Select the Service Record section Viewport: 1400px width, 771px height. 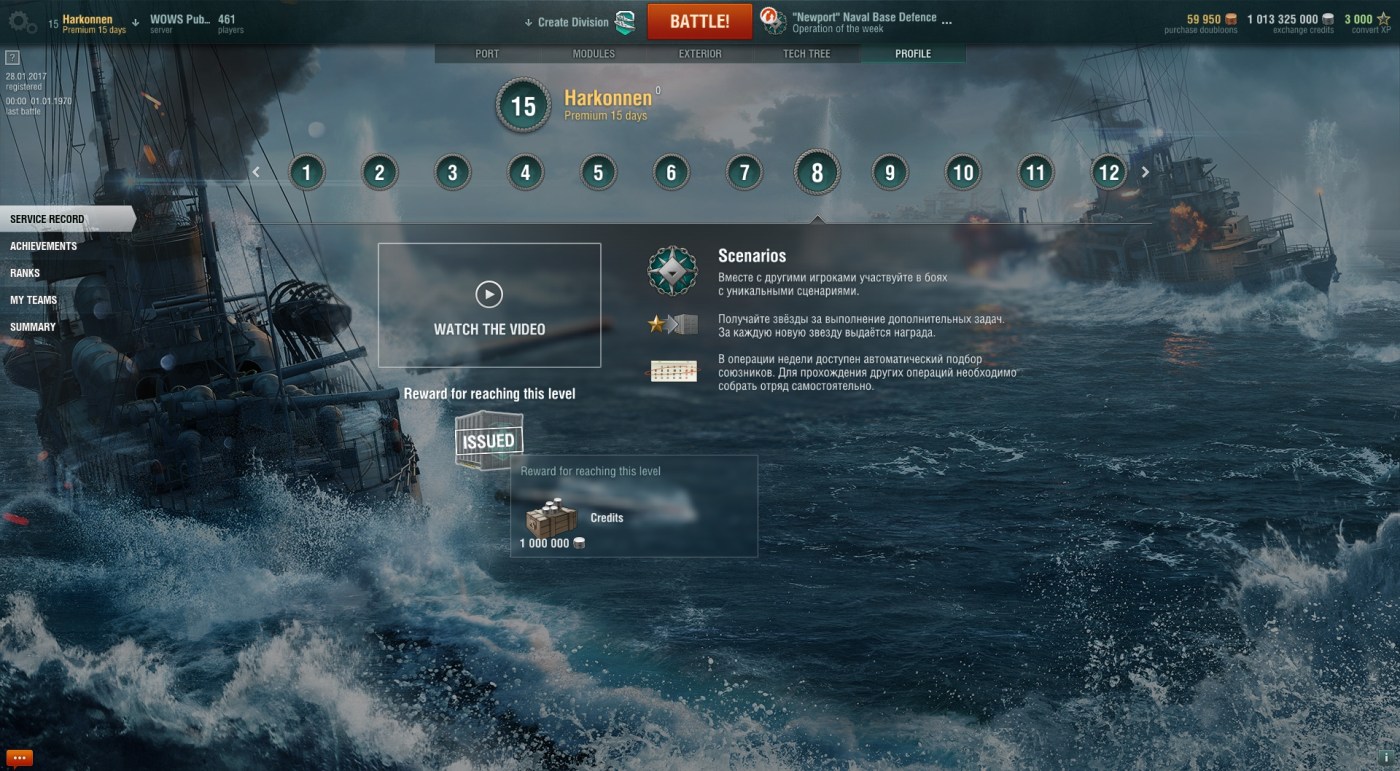47,219
